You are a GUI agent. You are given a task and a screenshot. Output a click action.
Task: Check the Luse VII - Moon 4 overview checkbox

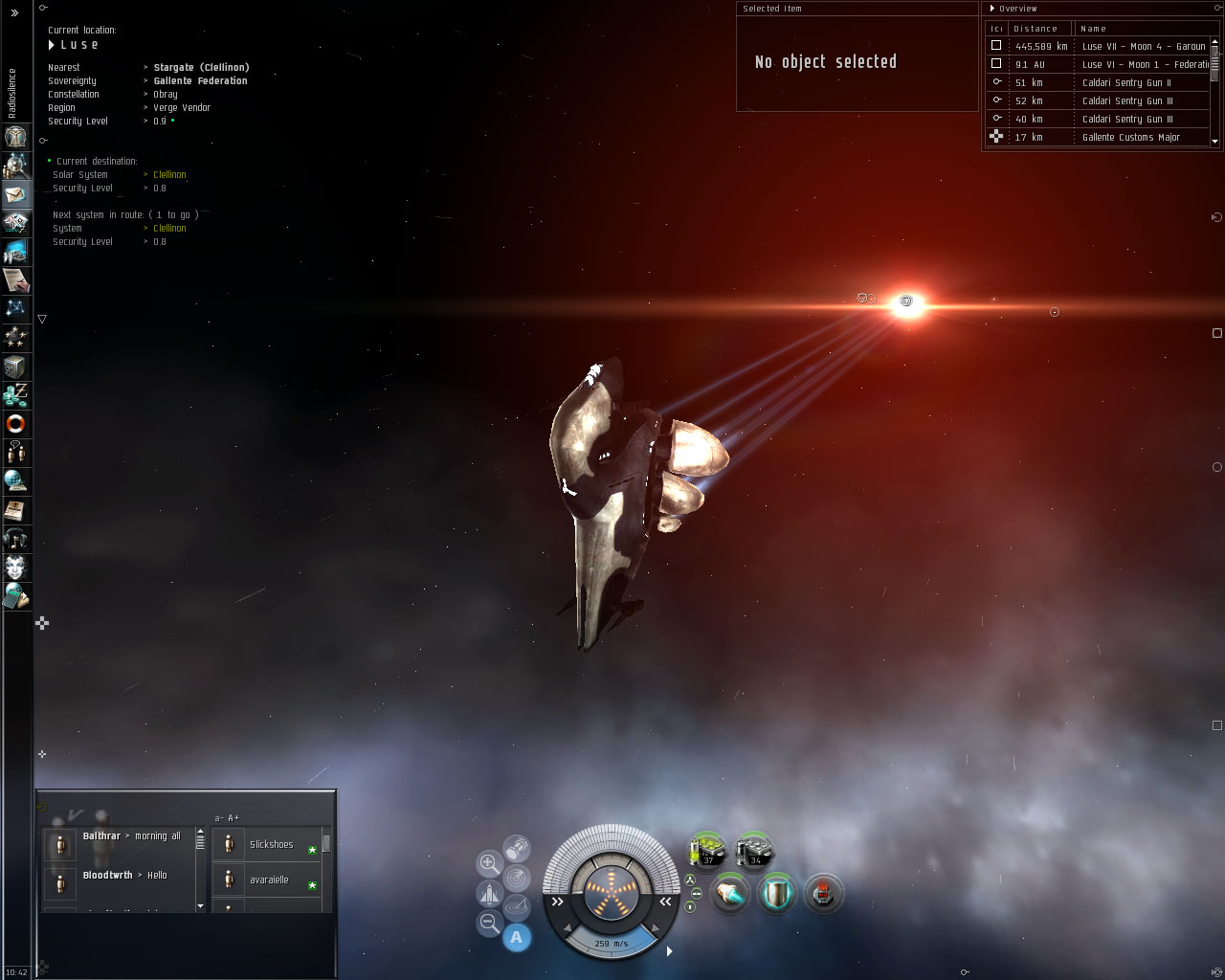[996, 45]
